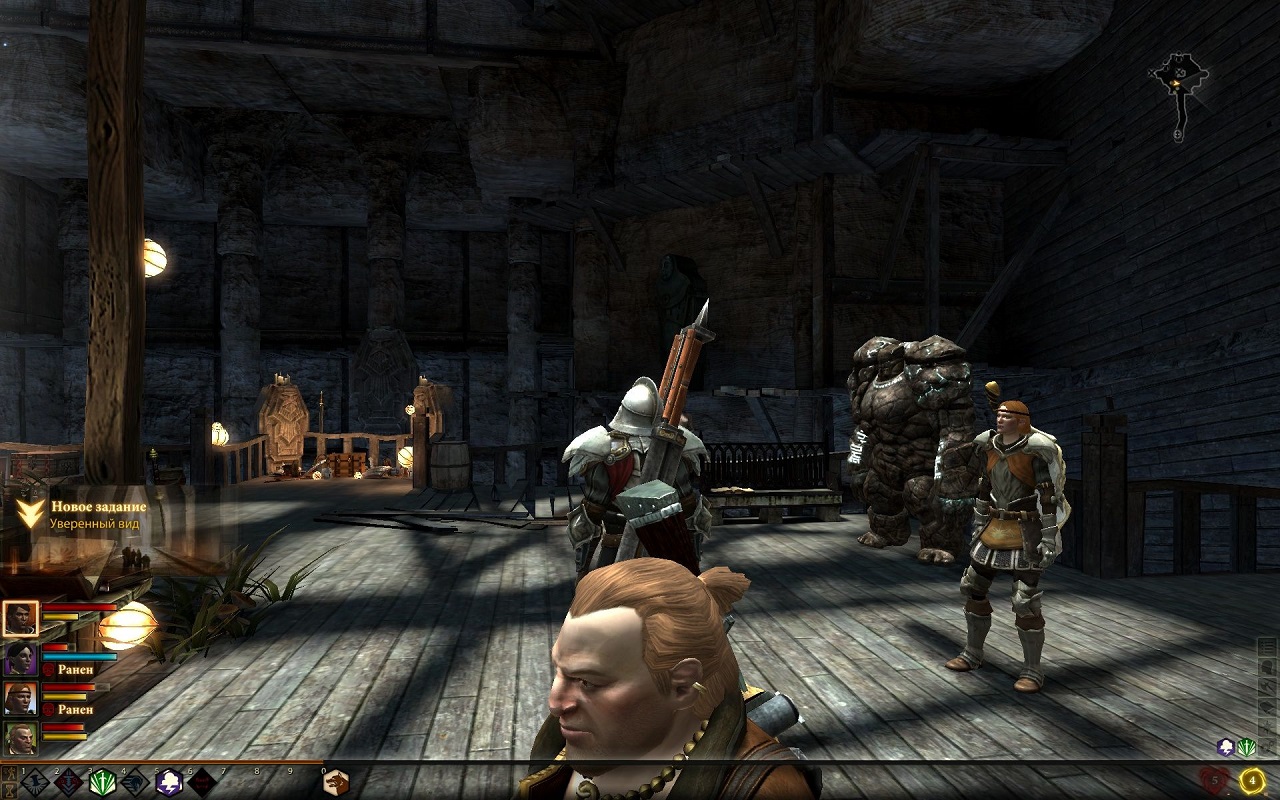
Task: Open the minimap area map
Action: 1179,85
